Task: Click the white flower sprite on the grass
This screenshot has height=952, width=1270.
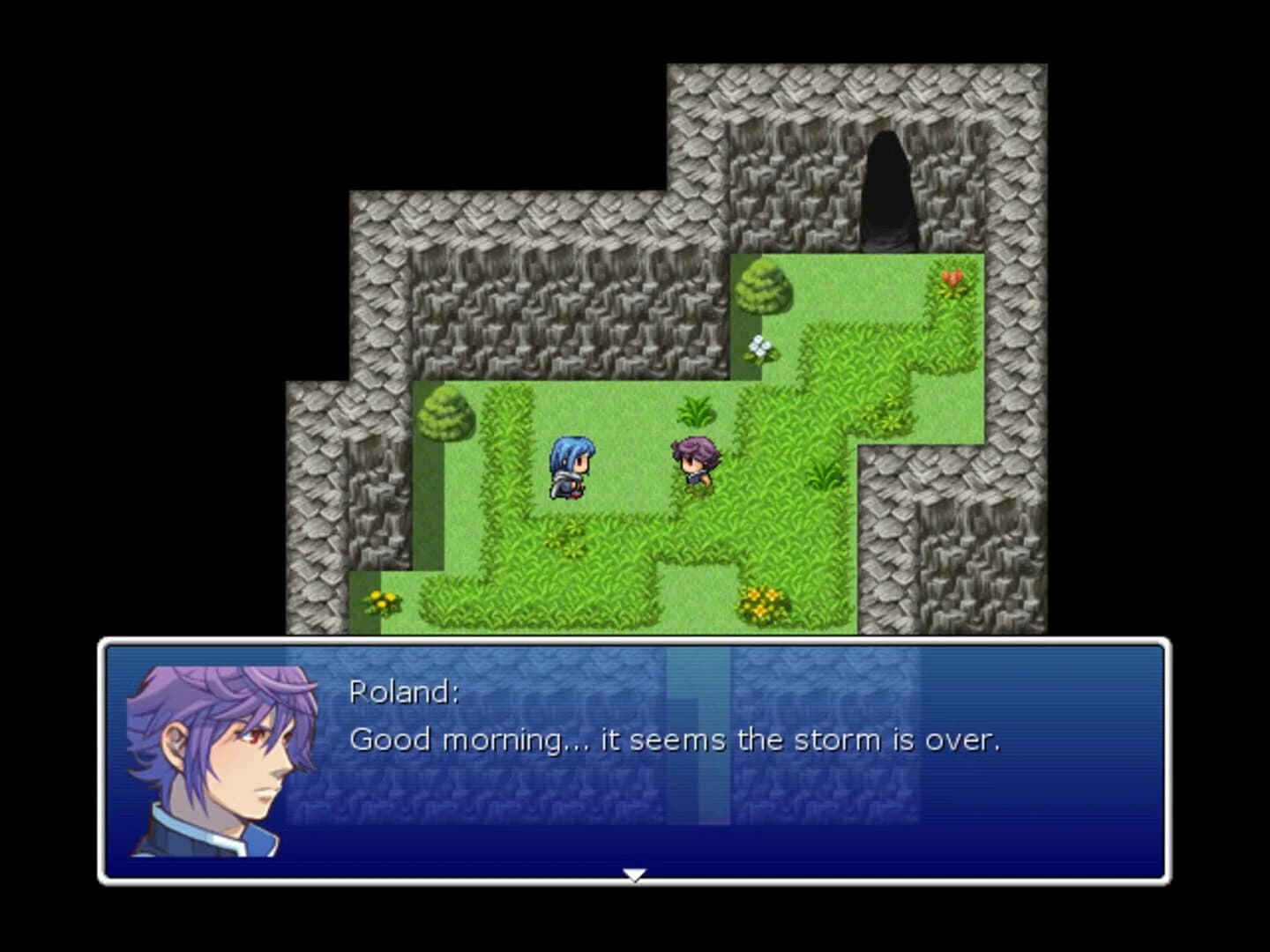Action: pos(758,348)
